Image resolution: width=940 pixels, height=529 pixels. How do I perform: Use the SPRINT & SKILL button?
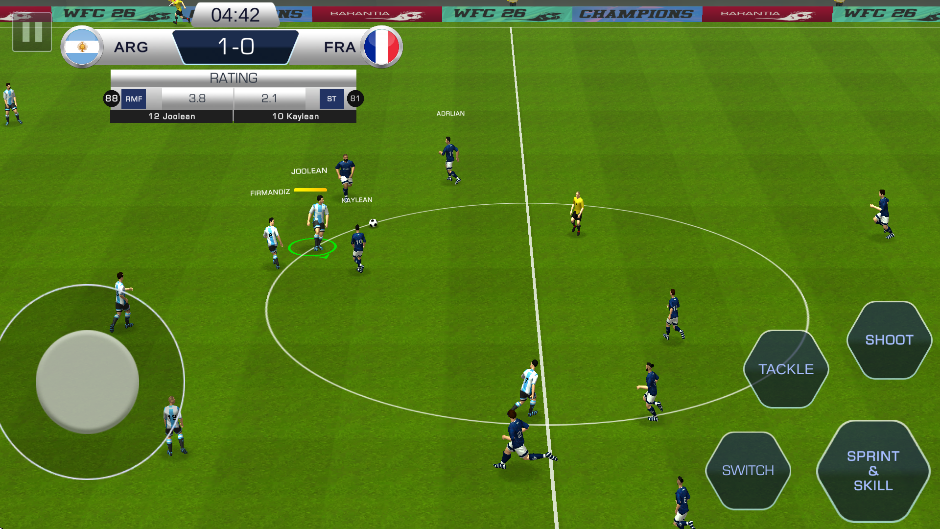pyautogui.click(x=873, y=470)
